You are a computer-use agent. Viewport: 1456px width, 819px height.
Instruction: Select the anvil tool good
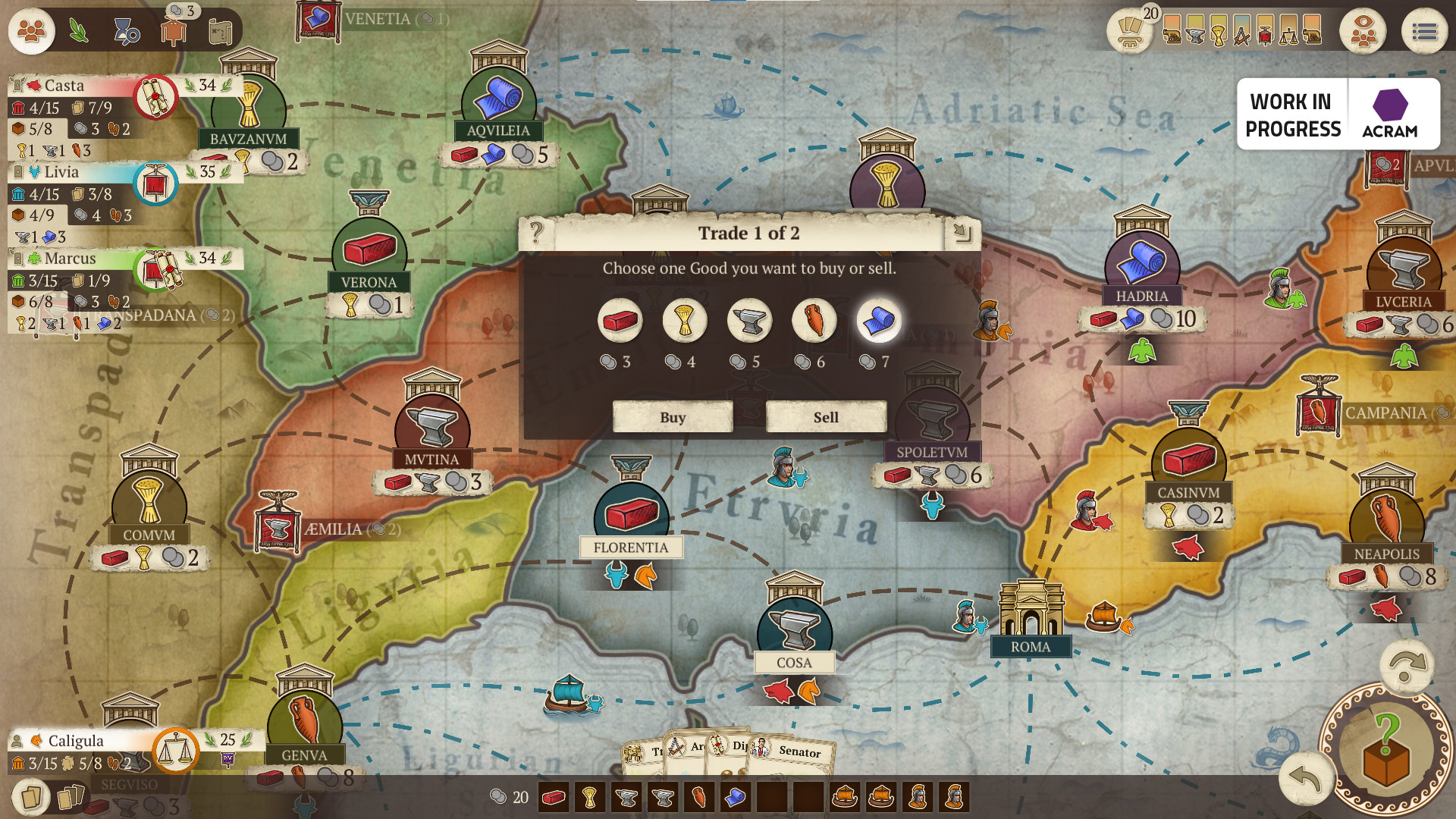point(749,321)
